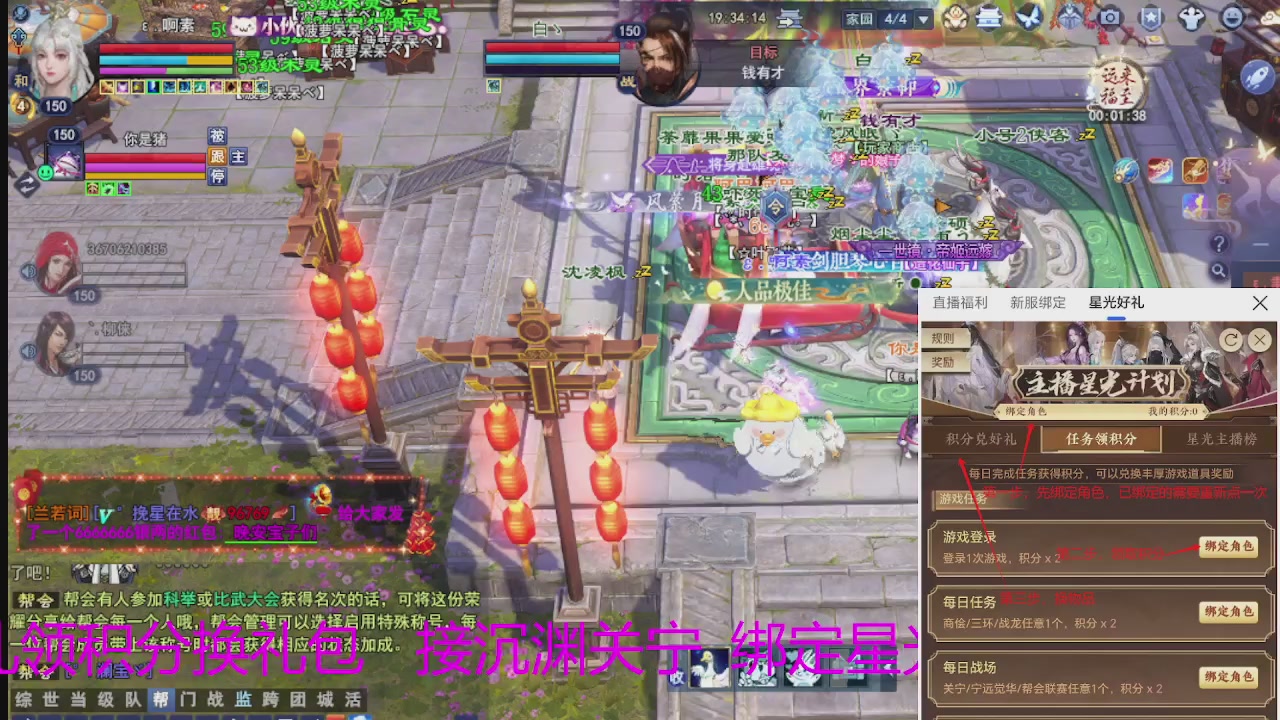Viewport: 1280px width, 720px height.
Task: Open the magnifier search icon on right side
Action: [1219, 269]
